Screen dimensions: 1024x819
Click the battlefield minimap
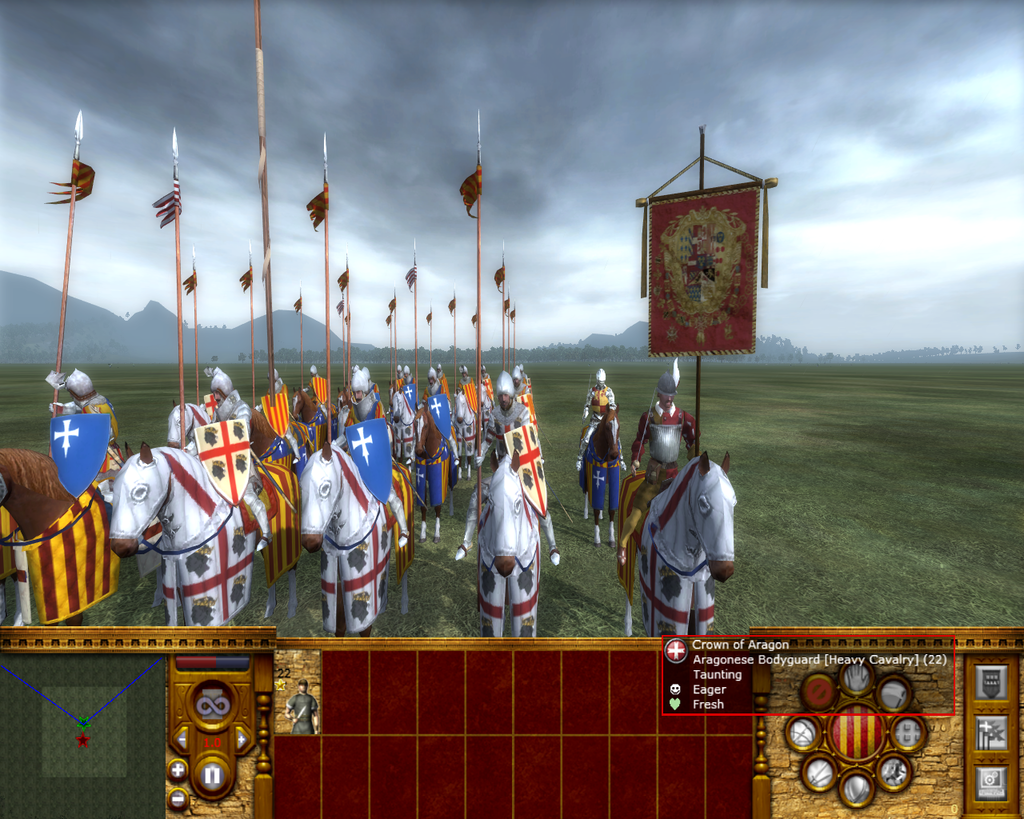83,731
